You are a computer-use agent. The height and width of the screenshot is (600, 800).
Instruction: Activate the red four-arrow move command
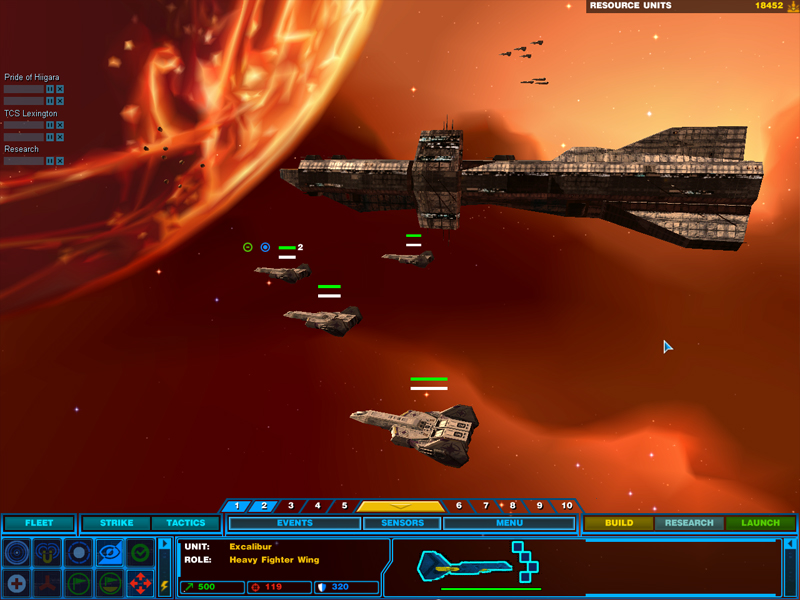[x=141, y=582]
